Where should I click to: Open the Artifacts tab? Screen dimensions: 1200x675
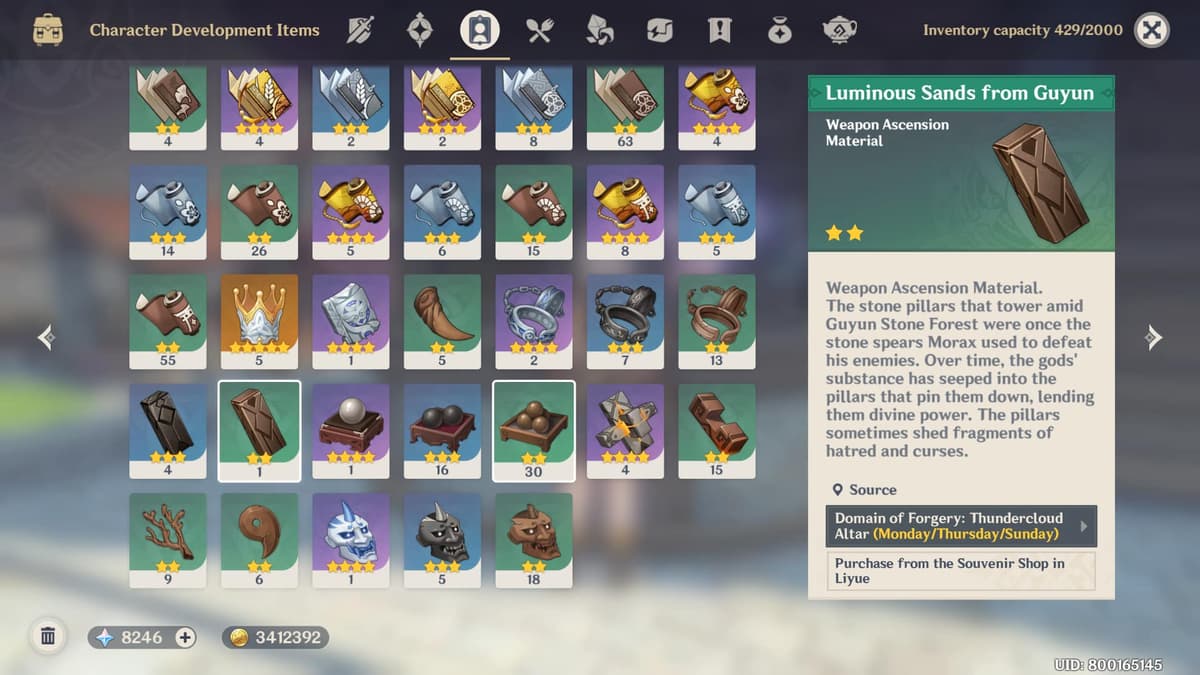click(x=420, y=30)
